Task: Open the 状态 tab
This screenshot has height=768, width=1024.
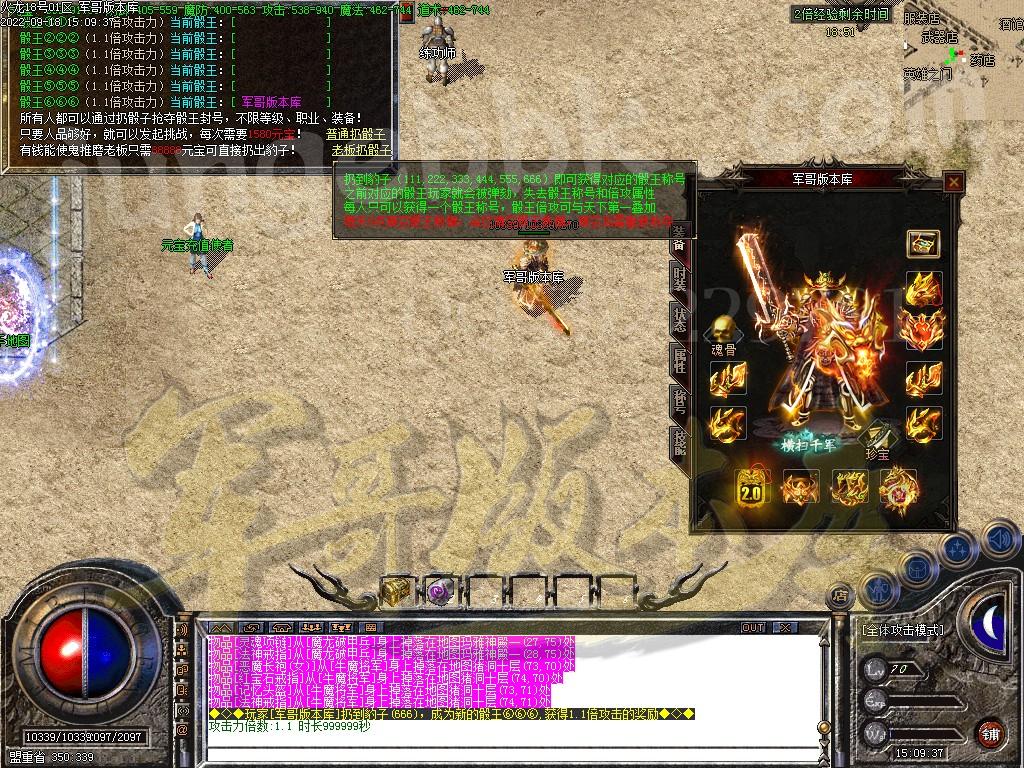Action: 680,318
